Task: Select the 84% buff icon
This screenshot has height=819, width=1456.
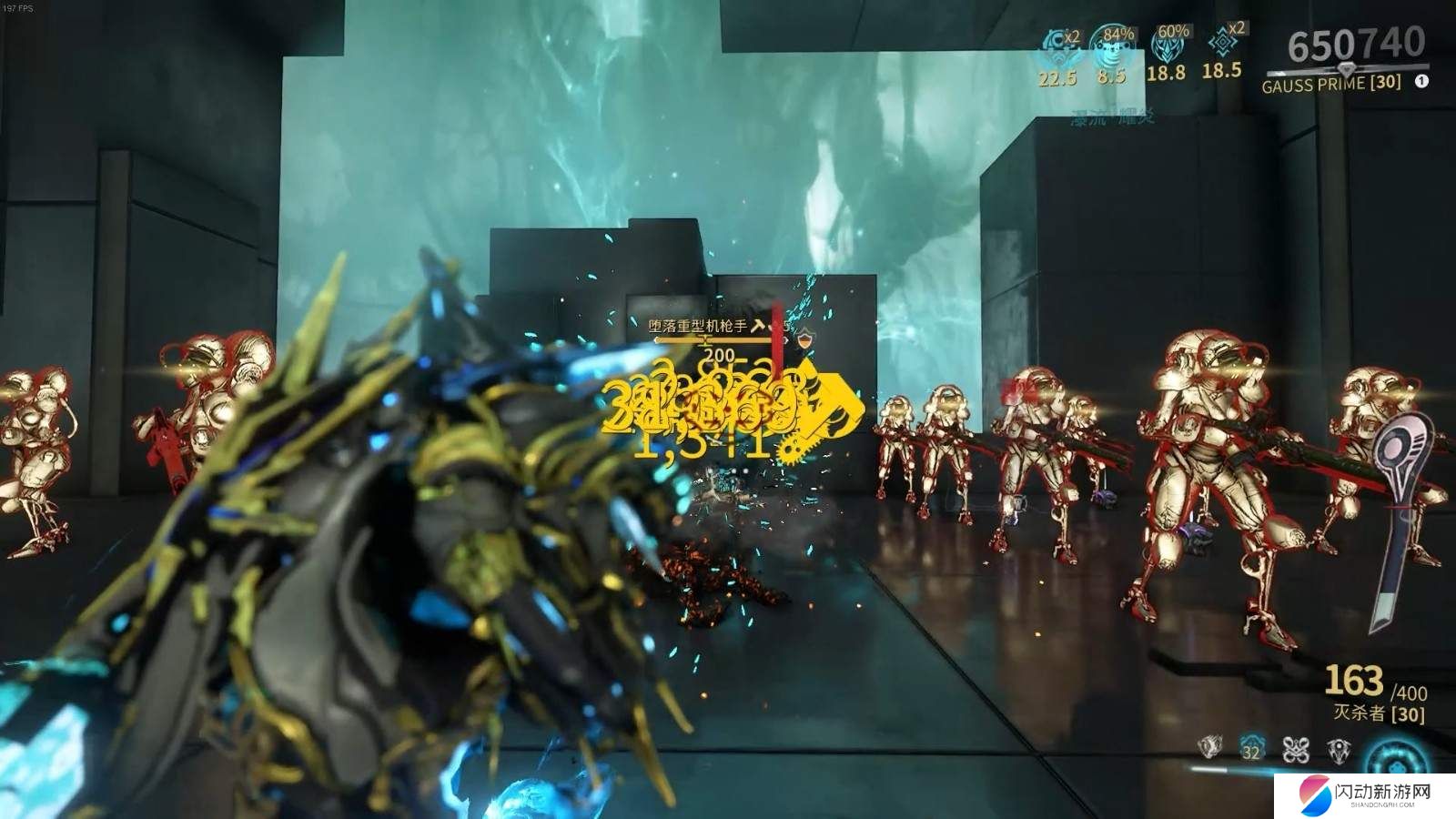Action: (1110, 44)
